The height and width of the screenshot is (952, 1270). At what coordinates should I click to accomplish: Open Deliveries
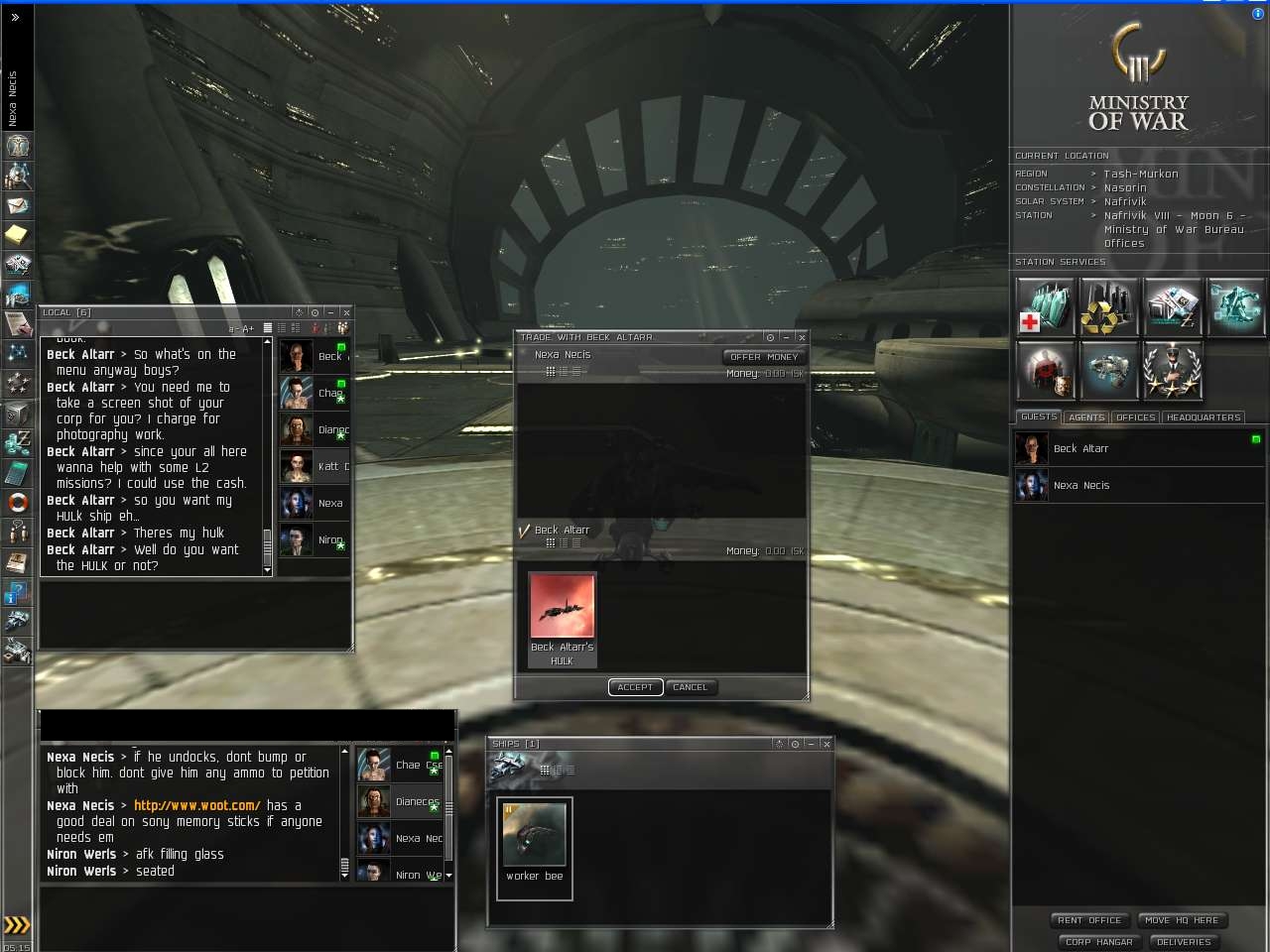point(1184,942)
